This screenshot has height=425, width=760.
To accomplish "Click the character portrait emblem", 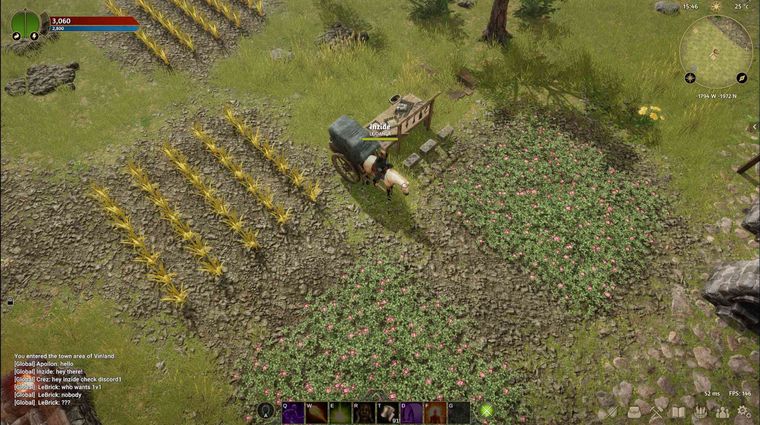I will (x=26, y=23).
